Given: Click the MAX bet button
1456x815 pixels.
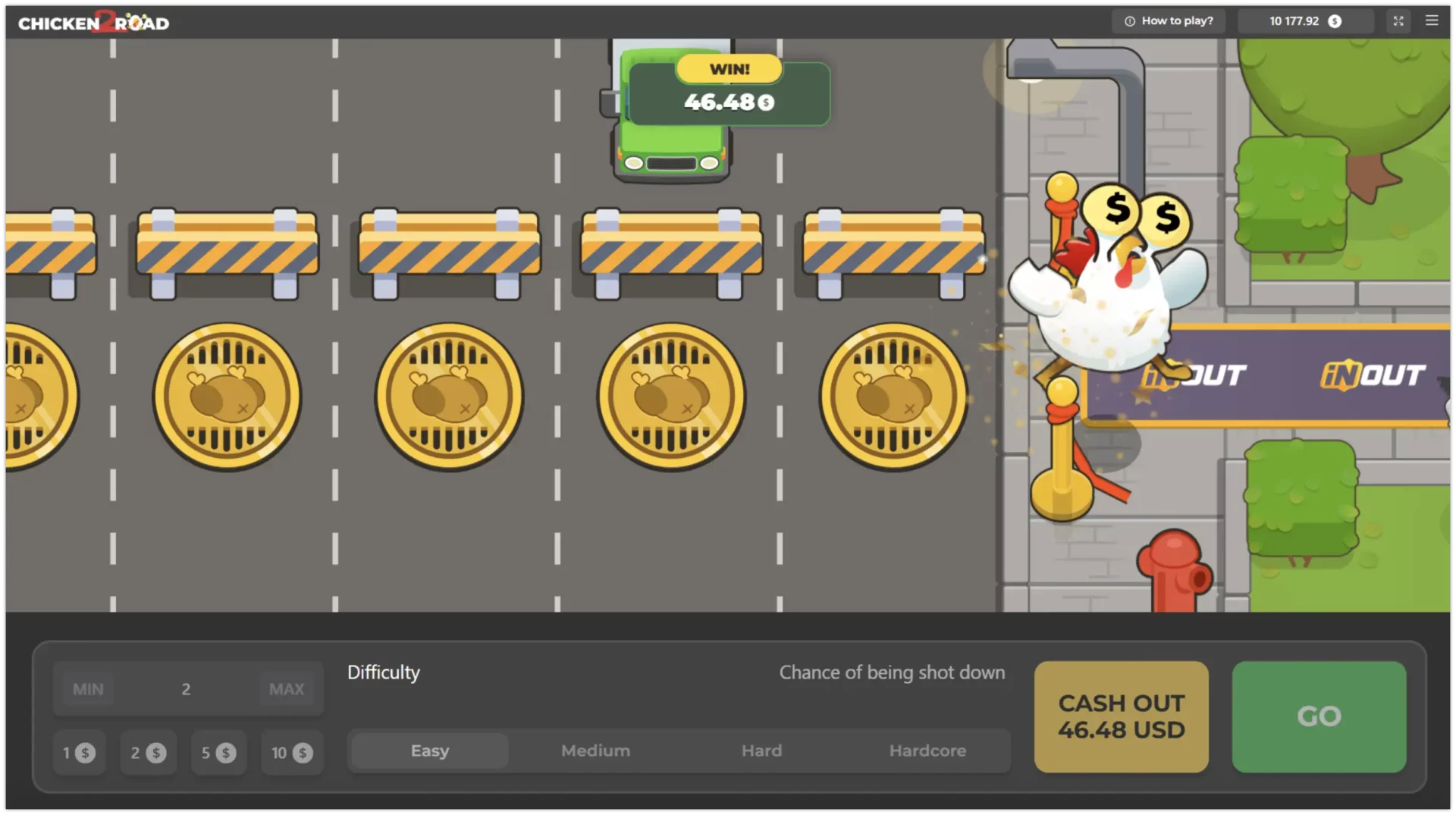Looking at the screenshot, I should pos(286,688).
